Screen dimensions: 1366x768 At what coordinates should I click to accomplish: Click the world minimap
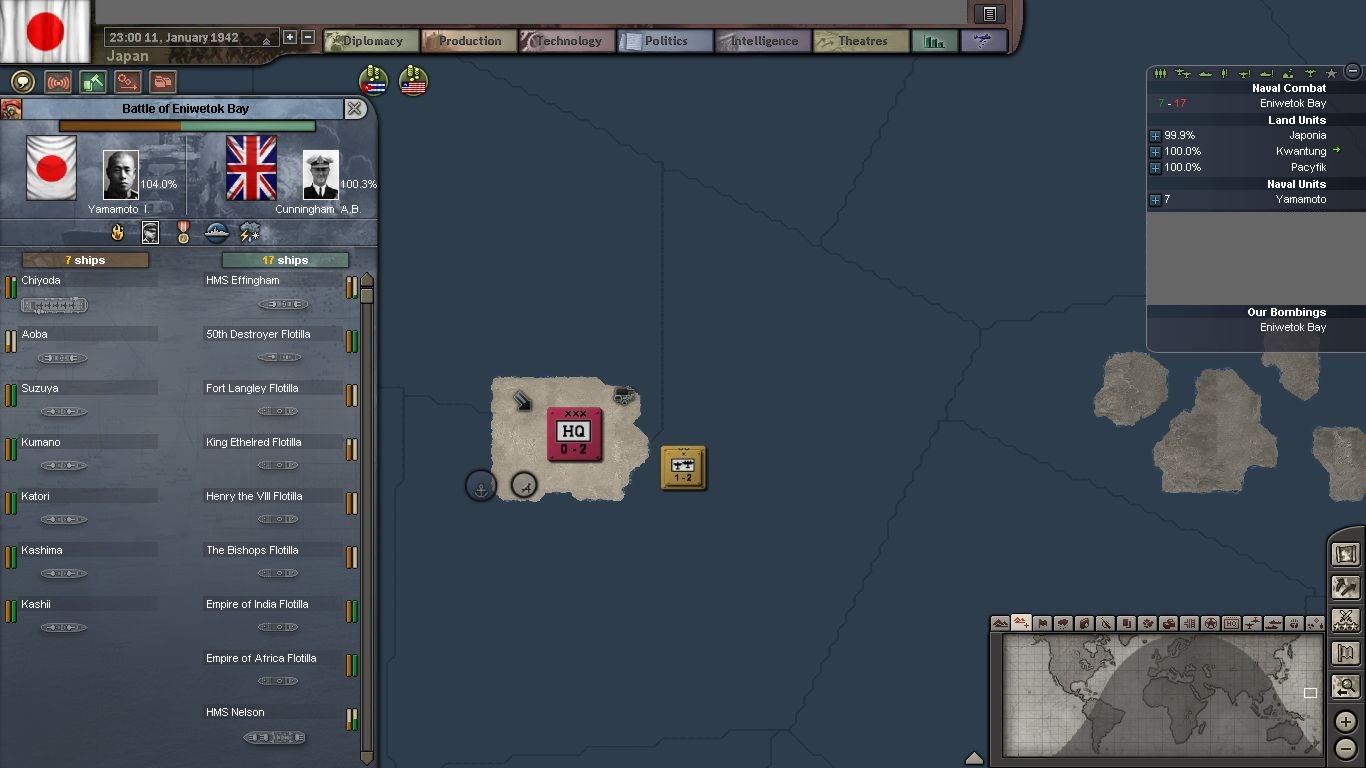pos(1160,694)
